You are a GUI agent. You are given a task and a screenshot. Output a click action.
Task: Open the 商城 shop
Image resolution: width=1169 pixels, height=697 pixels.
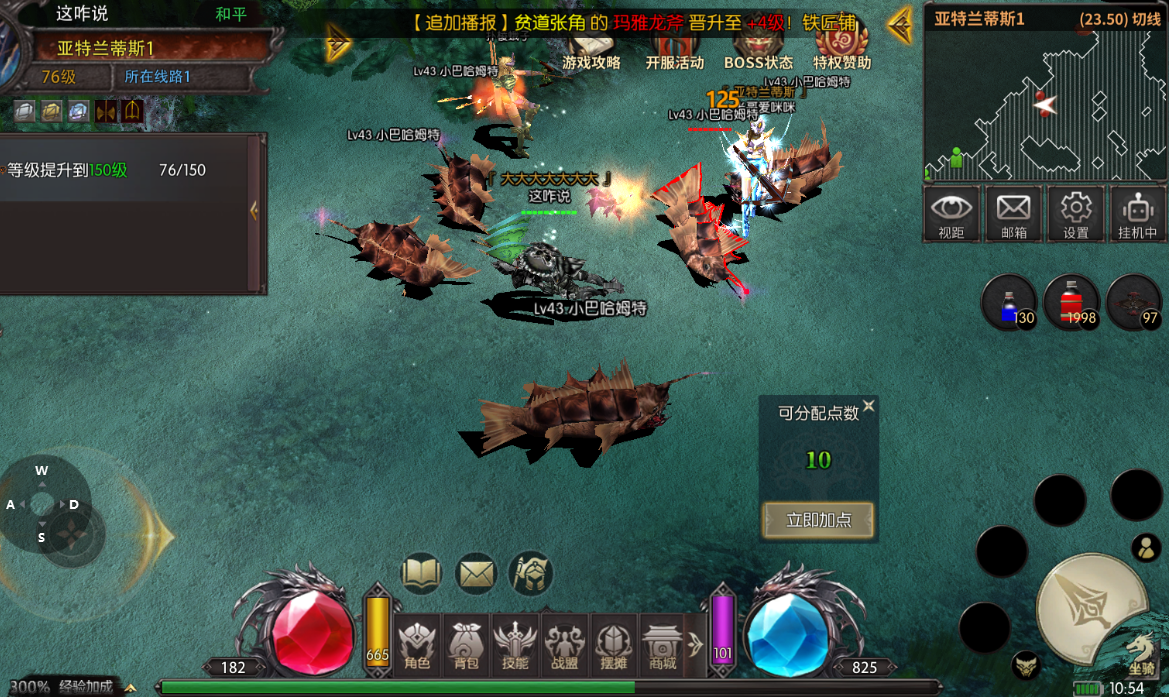(x=662, y=643)
